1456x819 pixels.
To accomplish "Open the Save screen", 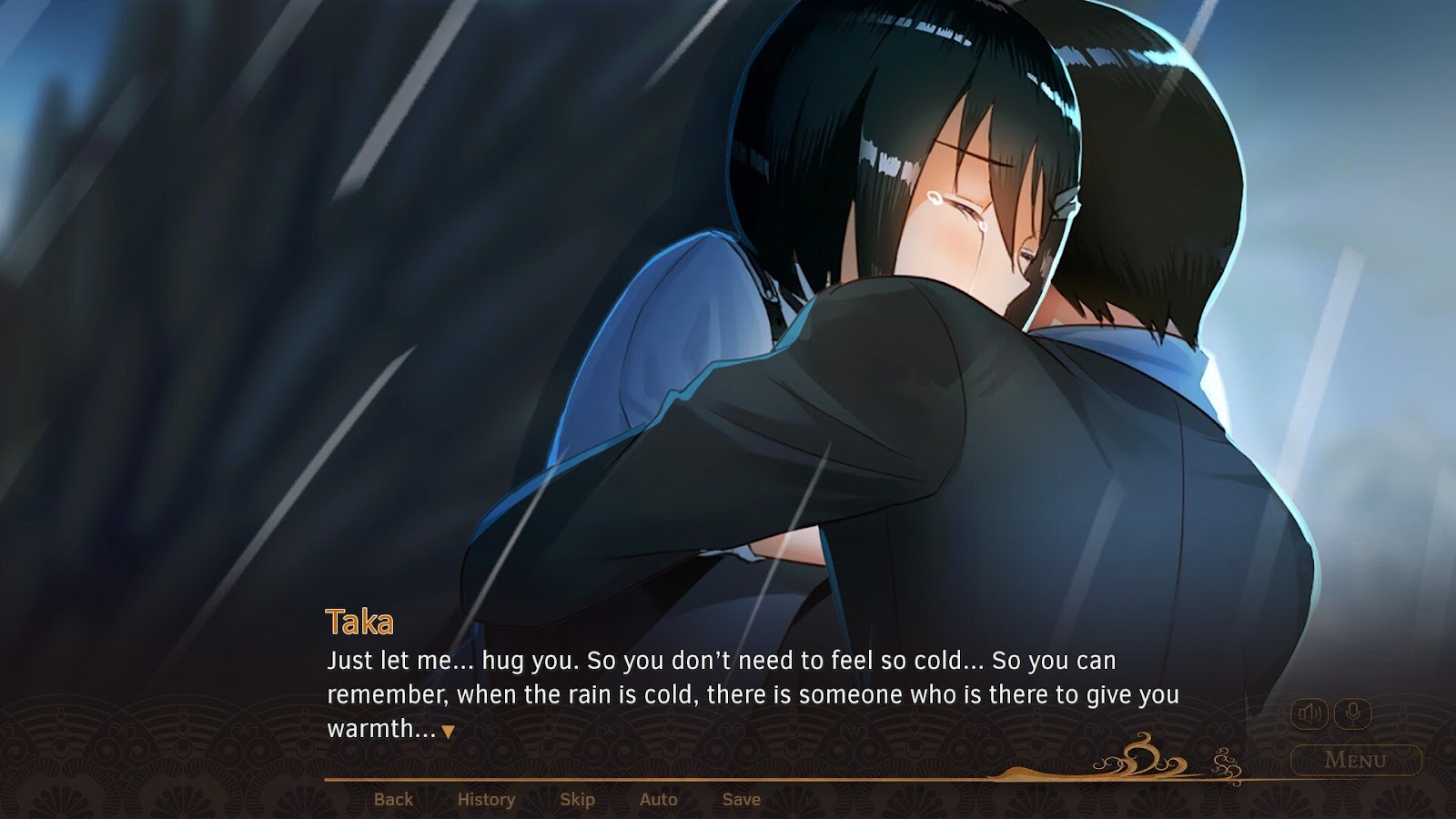I will pyautogui.click(x=741, y=799).
